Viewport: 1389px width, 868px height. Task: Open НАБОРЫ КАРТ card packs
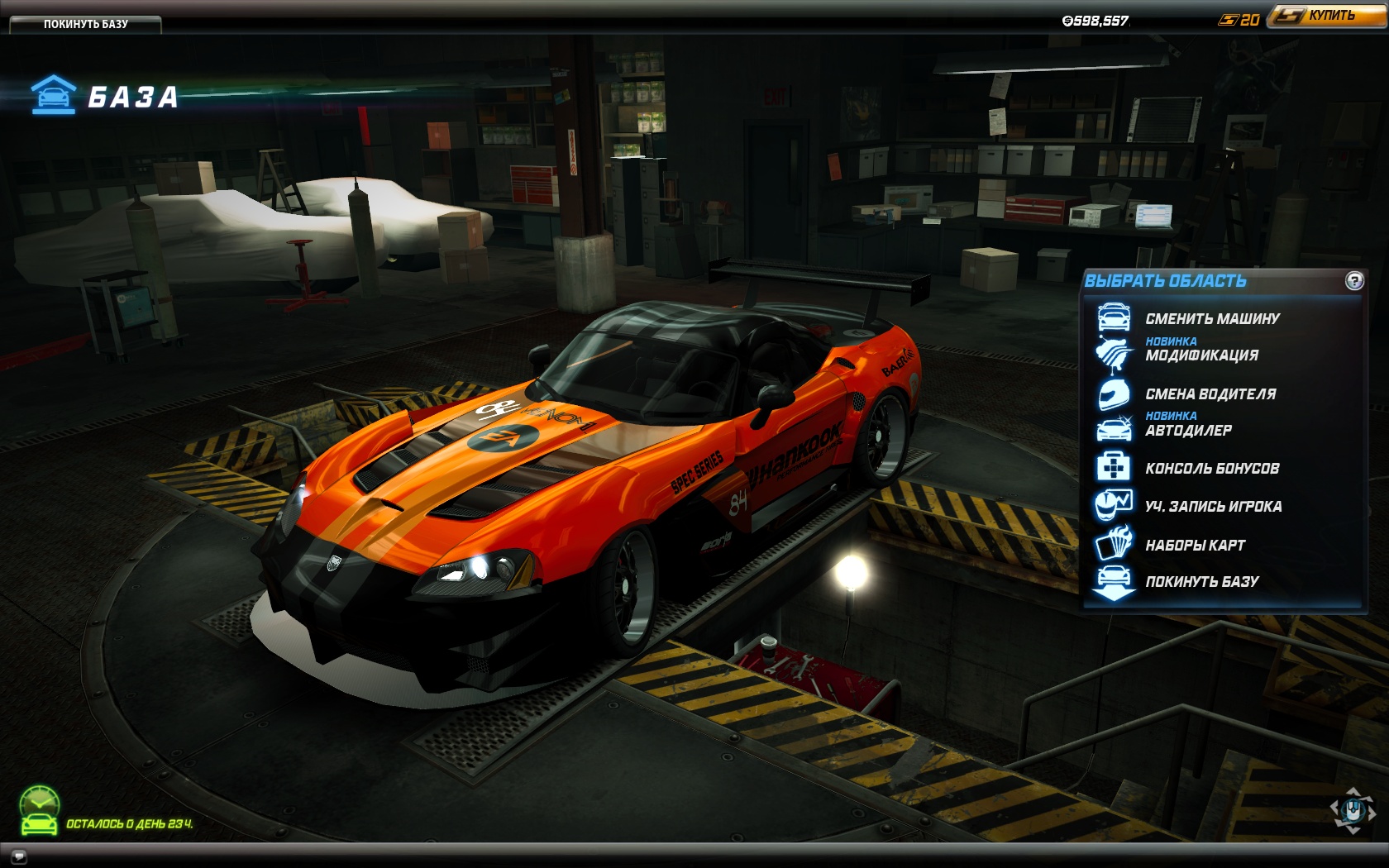[x=1195, y=545]
